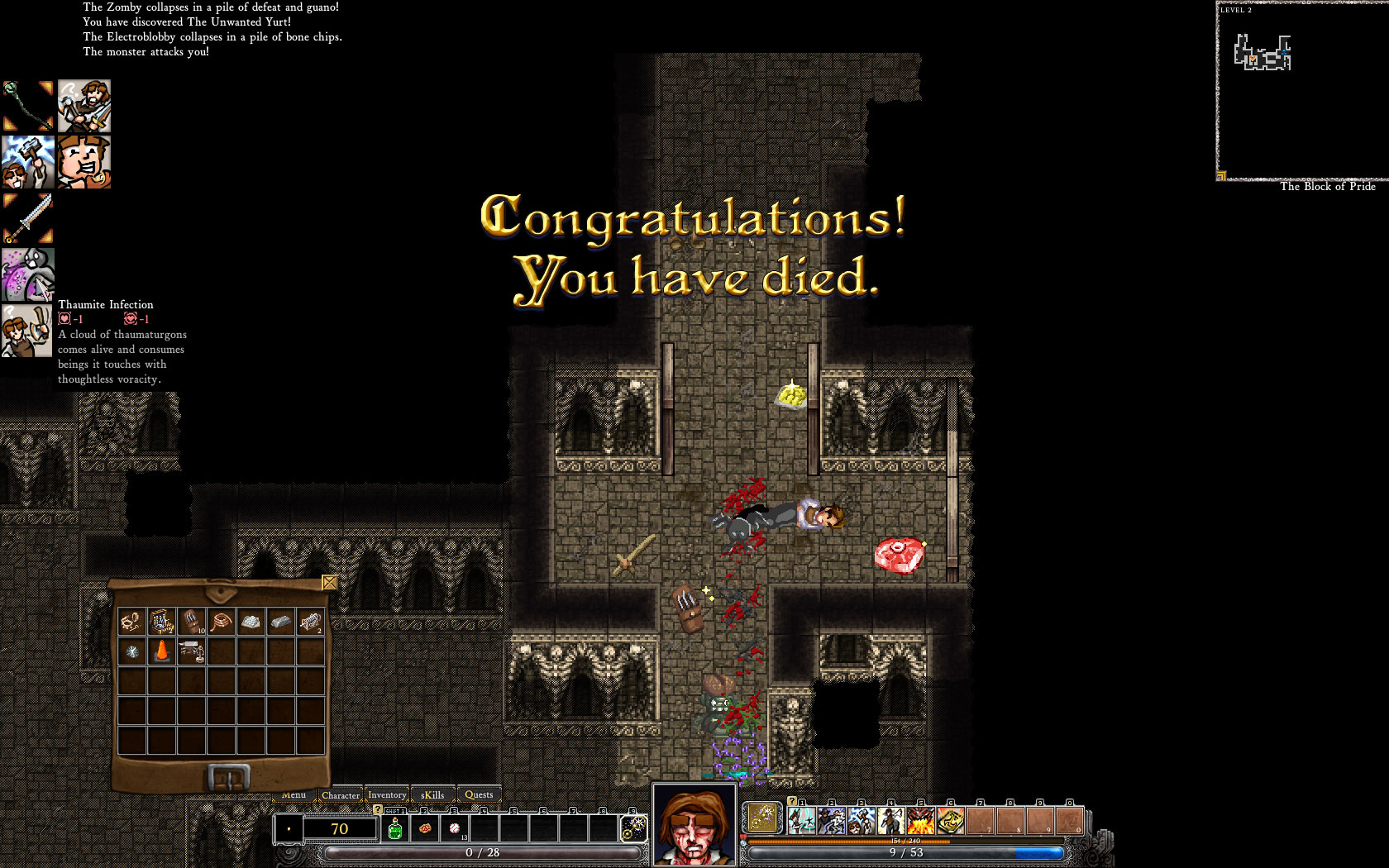The height and width of the screenshot is (868, 1389).
Task: Click the softball item in belt slot 3
Action: pyautogui.click(x=455, y=828)
